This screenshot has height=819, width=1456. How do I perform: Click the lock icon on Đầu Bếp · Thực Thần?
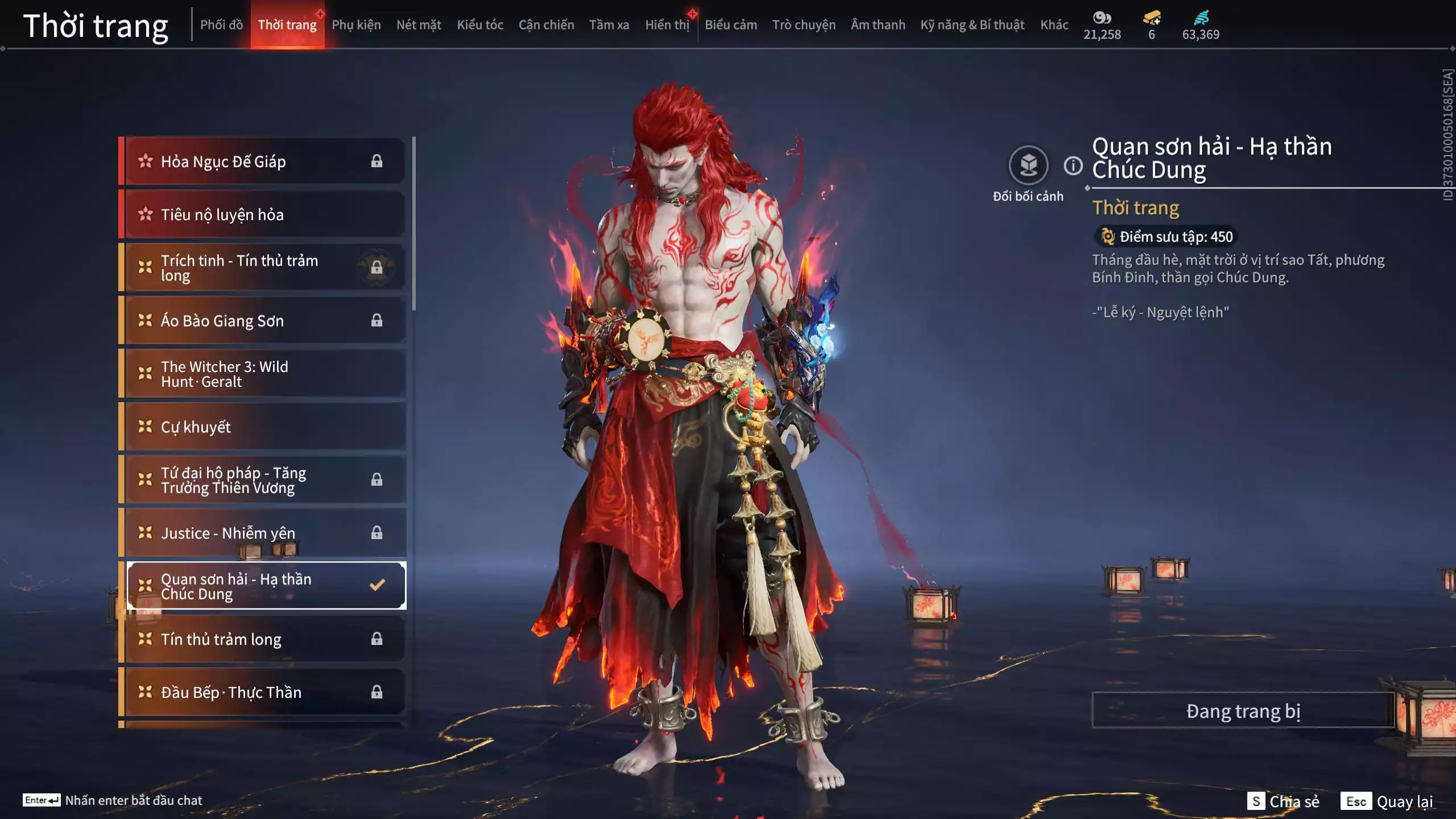pos(377,692)
